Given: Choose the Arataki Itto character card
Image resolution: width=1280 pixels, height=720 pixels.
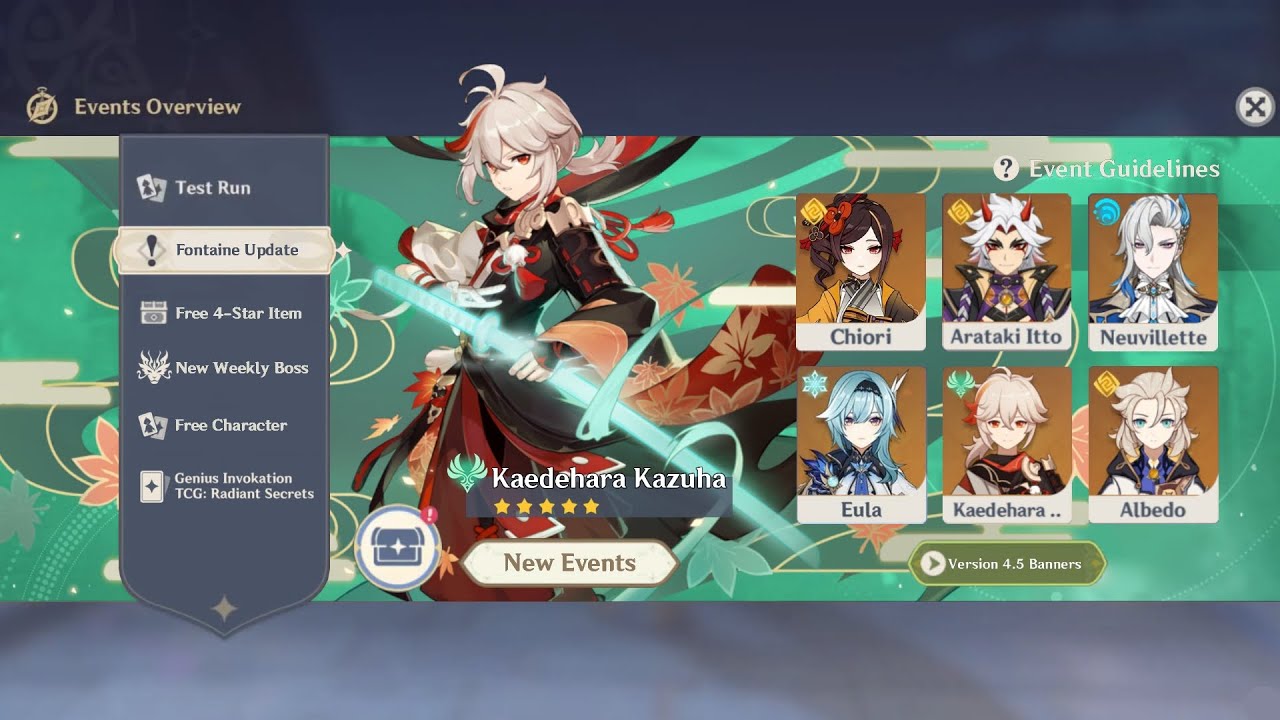Looking at the screenshot, I should click(x=1006, y=270).
